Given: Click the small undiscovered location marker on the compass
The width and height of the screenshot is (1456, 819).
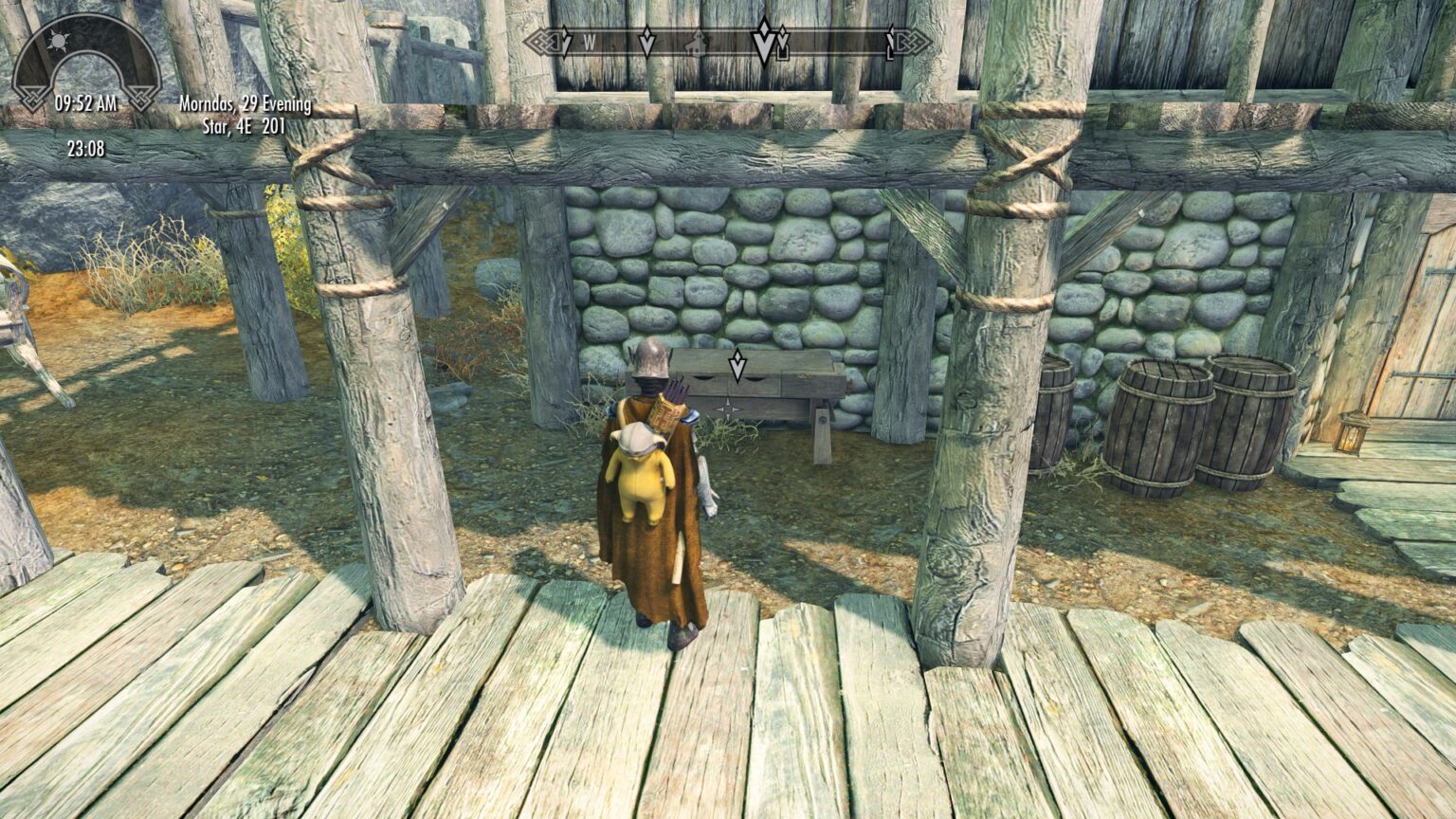Looking at the screenshot, I should pyautogui.click(x=646, y=43).
